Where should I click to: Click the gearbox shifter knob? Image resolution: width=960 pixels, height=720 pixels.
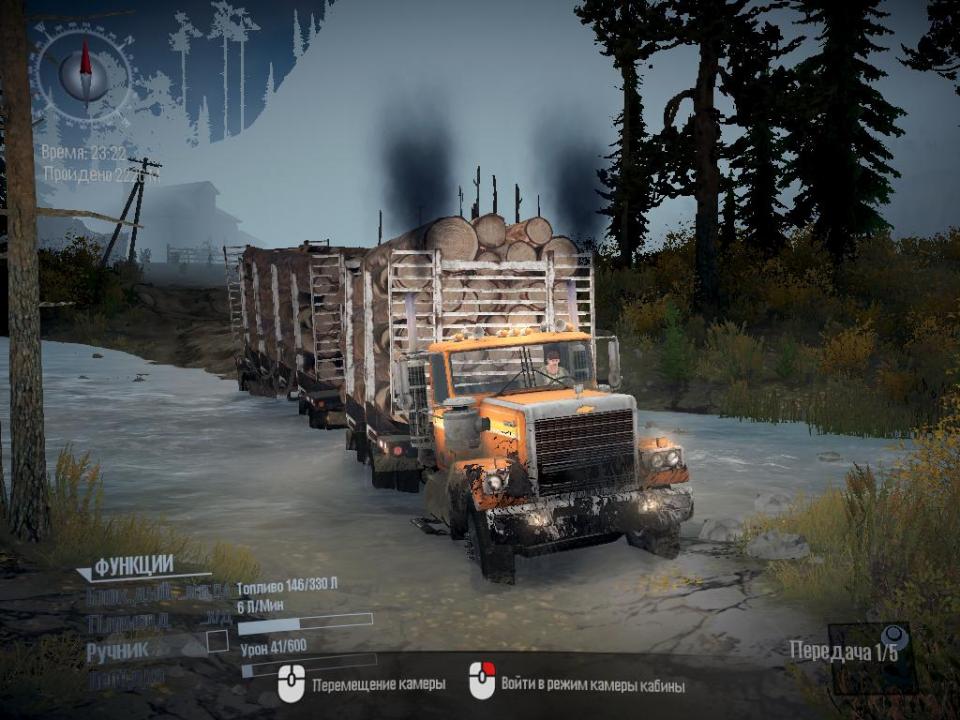[891, 636]
